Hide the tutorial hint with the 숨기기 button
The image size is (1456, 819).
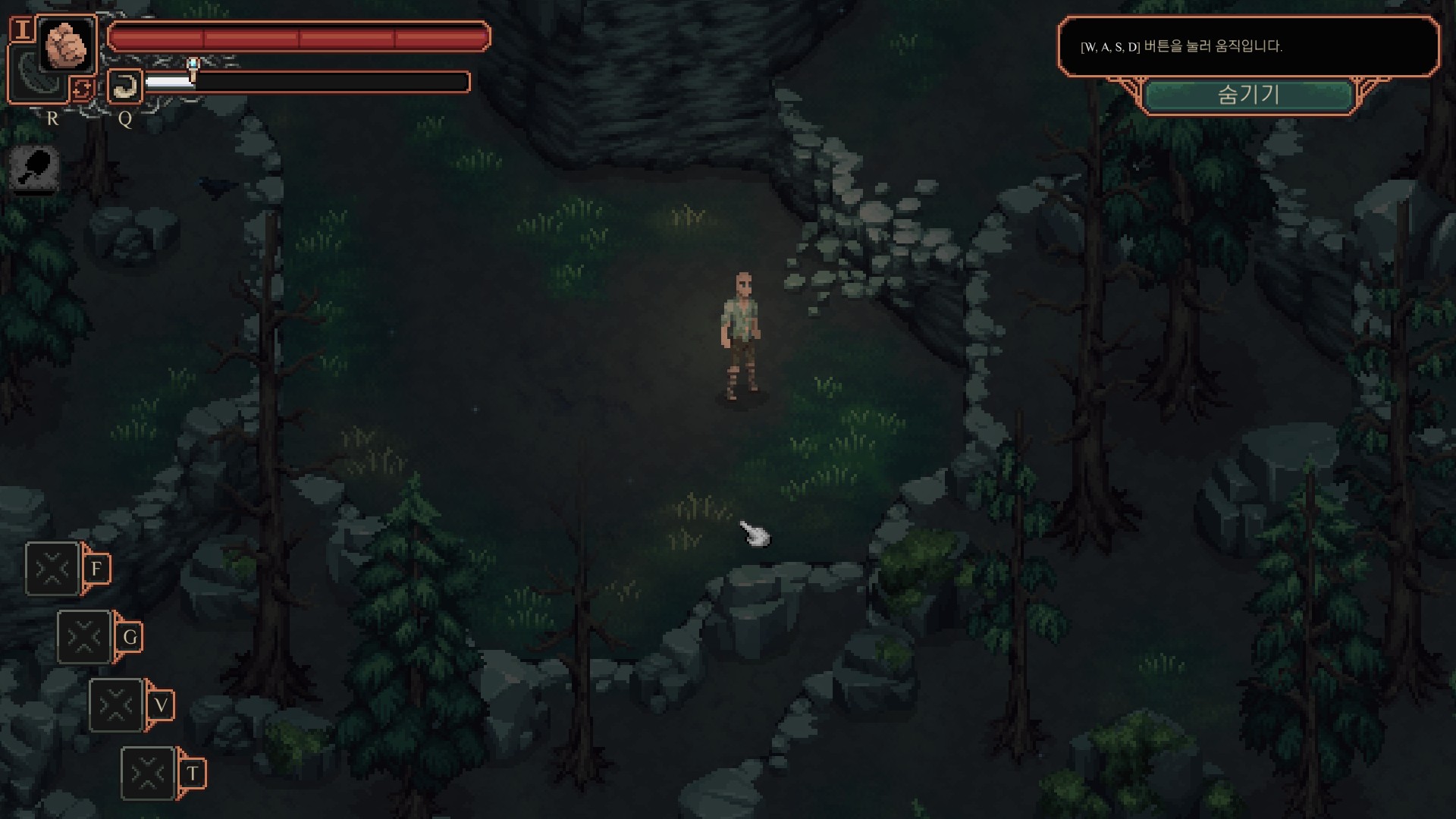click(x=1248, y=96)
